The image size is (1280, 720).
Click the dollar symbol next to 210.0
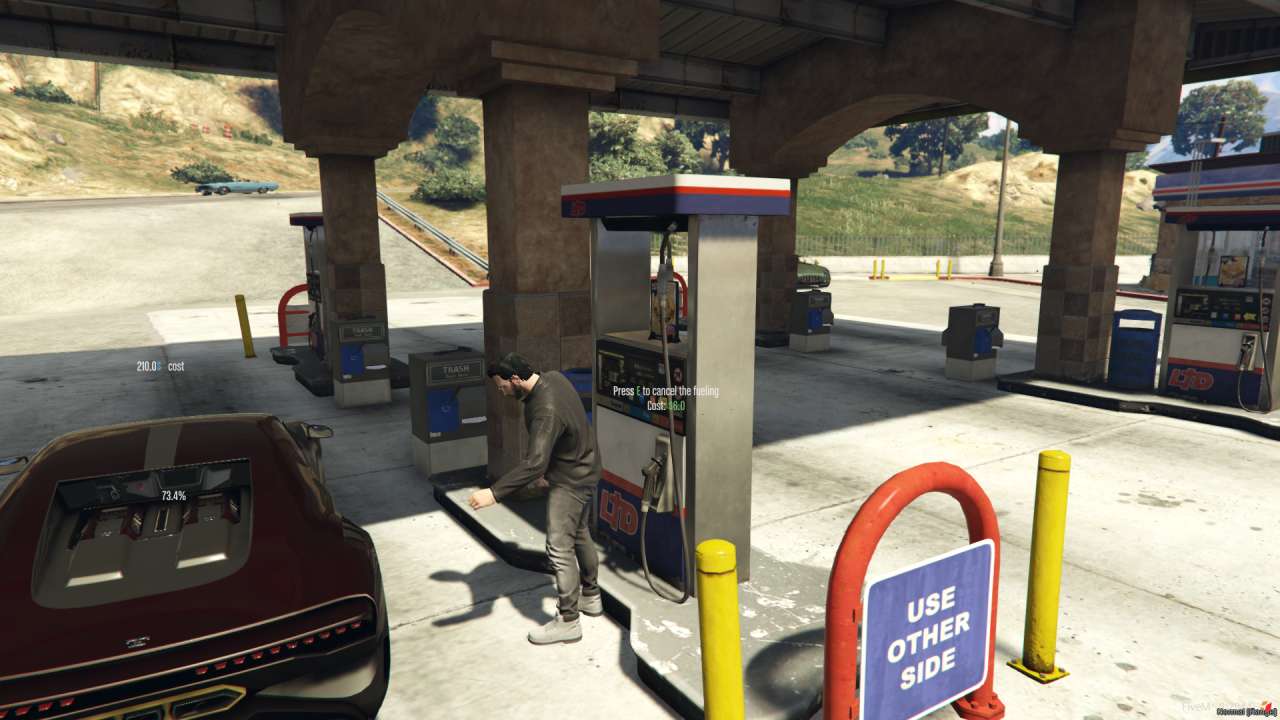pos(160,366)
